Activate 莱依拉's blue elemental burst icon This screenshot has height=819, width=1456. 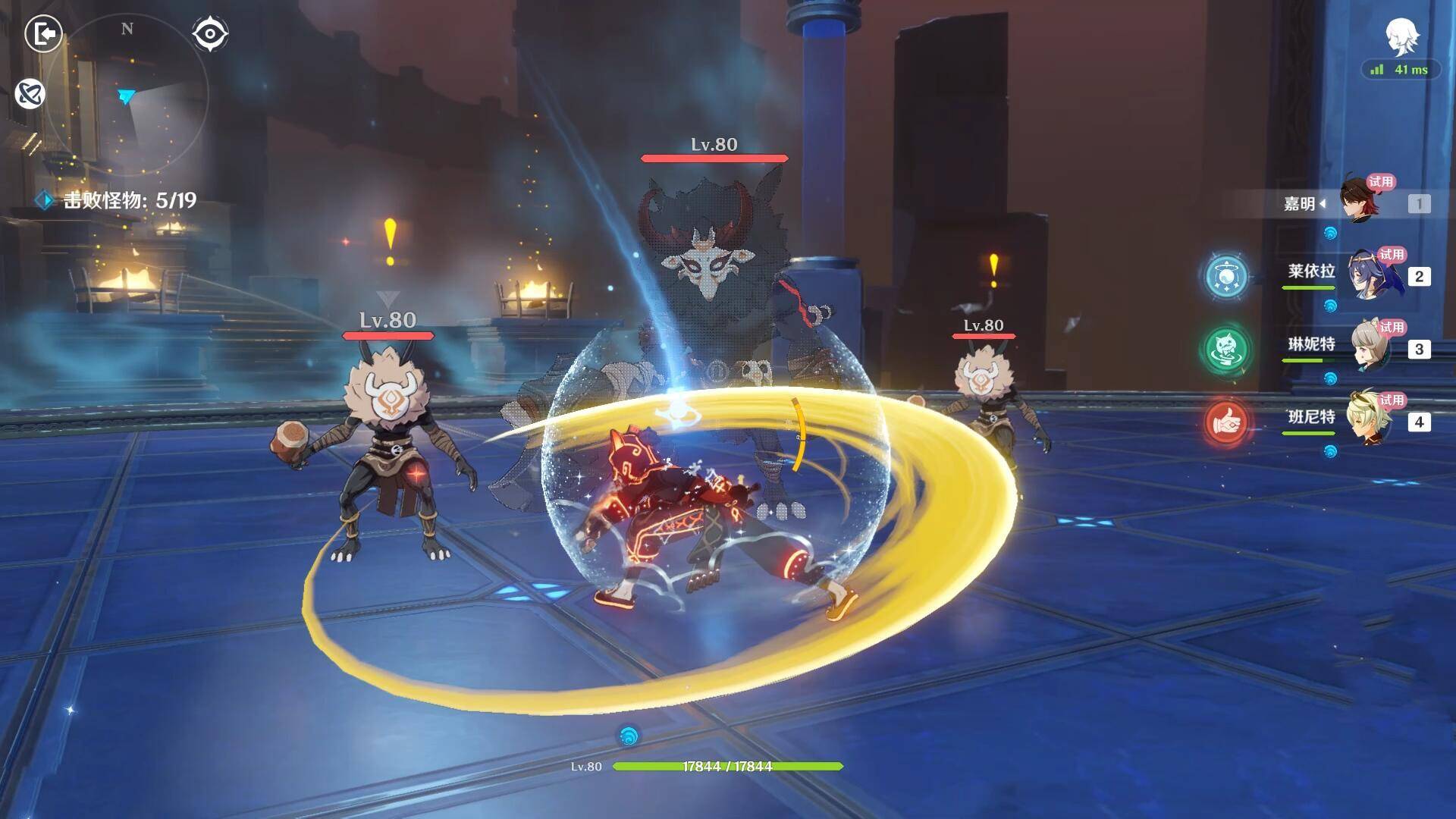pos(1226,276)
